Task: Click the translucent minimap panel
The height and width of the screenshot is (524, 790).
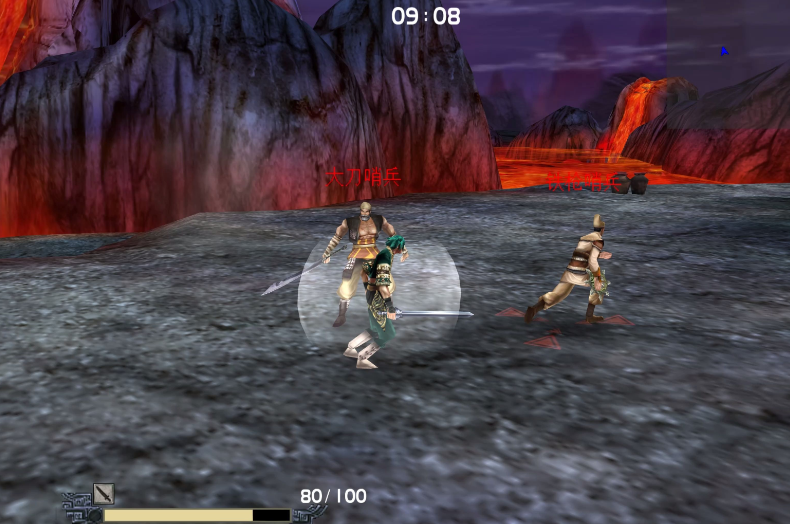Action: pos(728,45)
